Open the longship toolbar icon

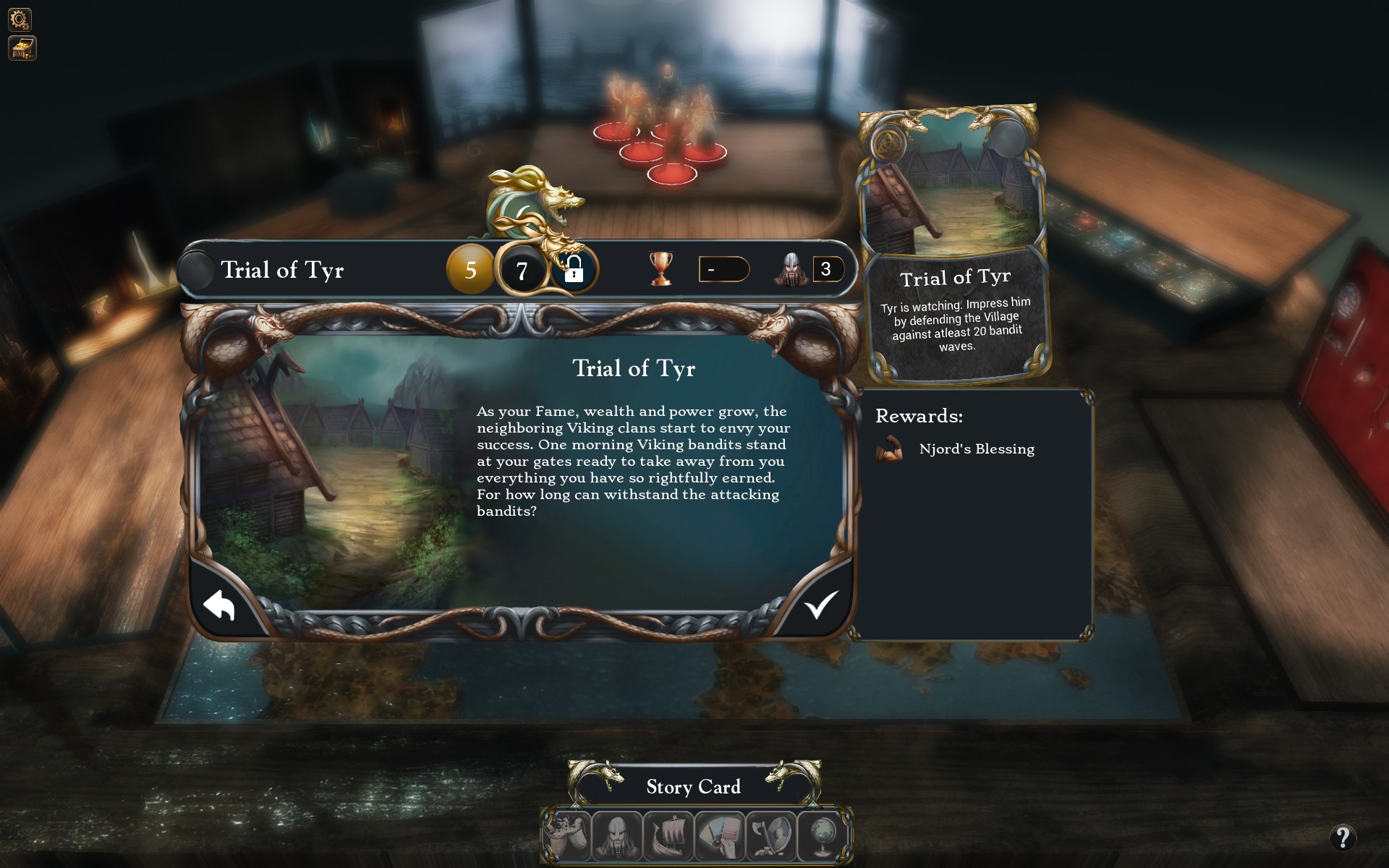[668, 835]
